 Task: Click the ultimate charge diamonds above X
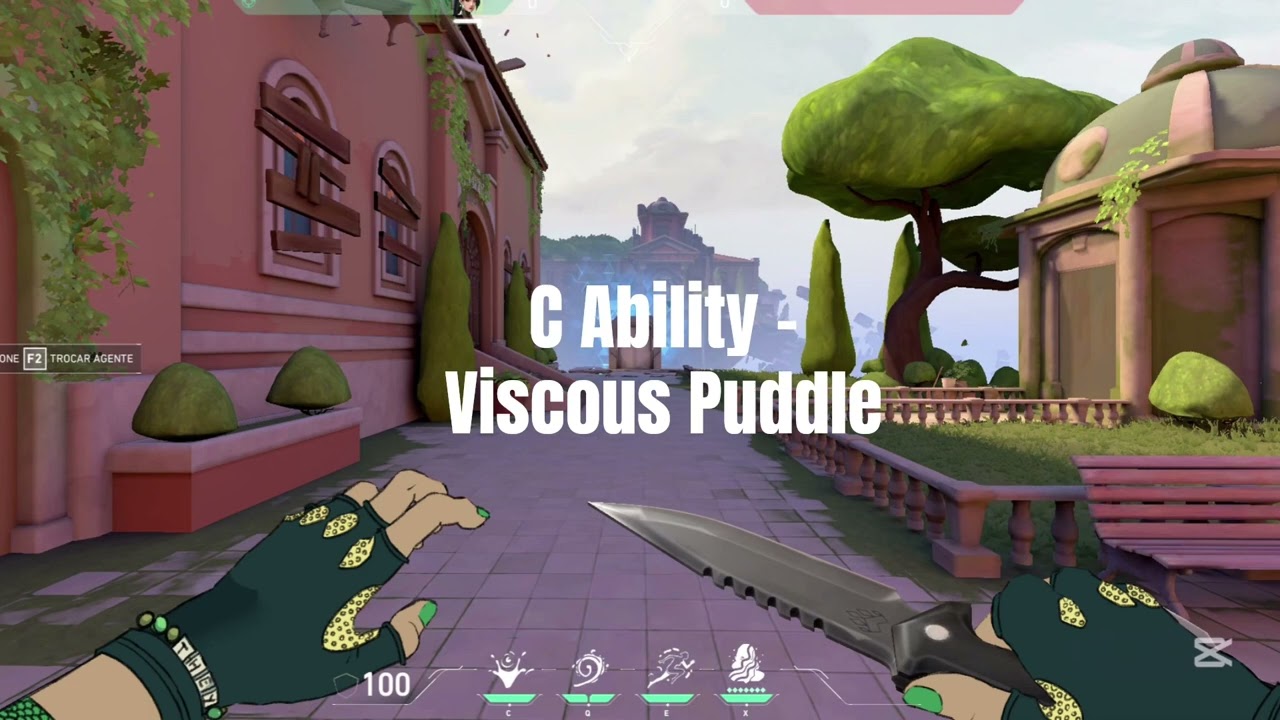pos(746,689)
